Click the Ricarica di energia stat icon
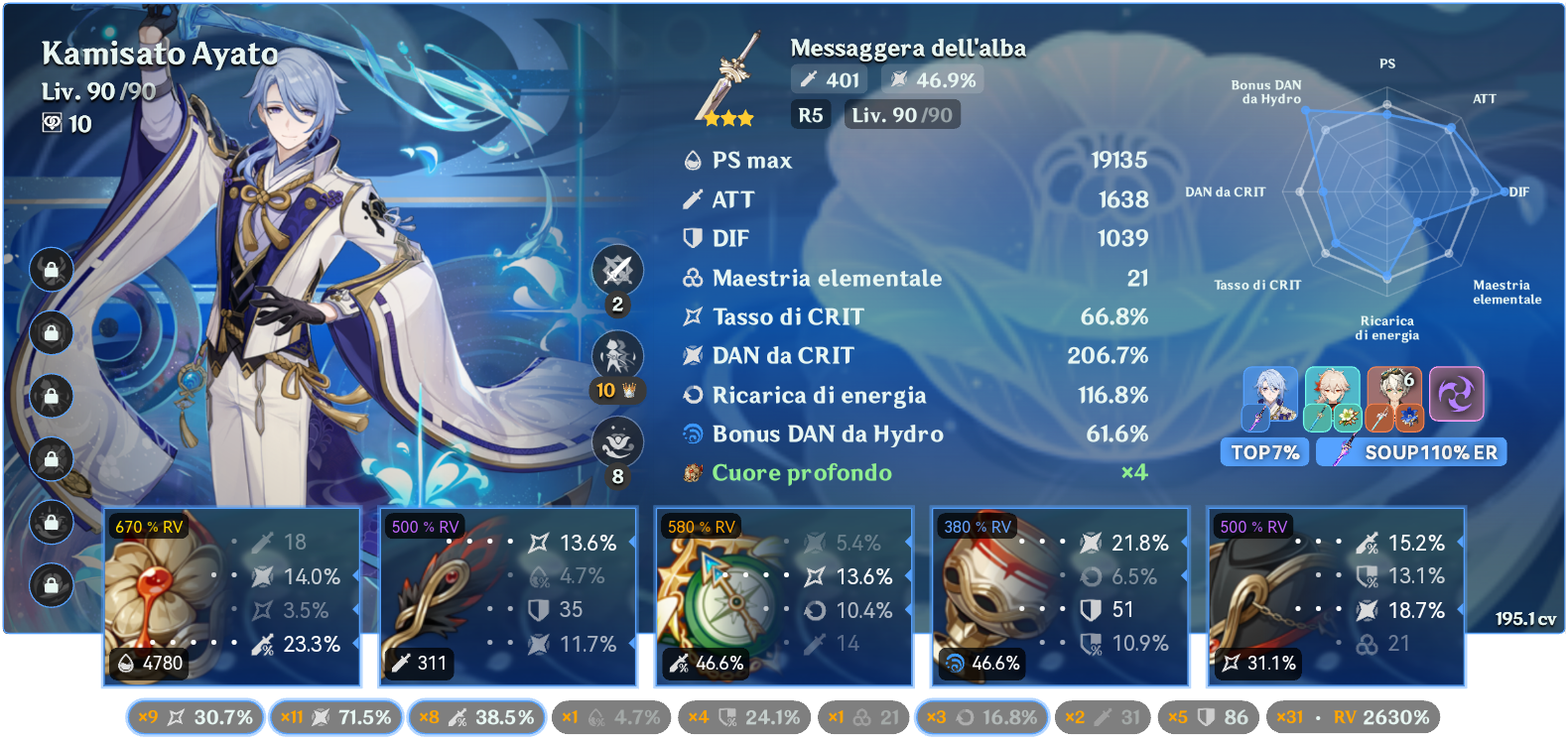Viewport: 1568px width, 741px height. tap(695, 395)
